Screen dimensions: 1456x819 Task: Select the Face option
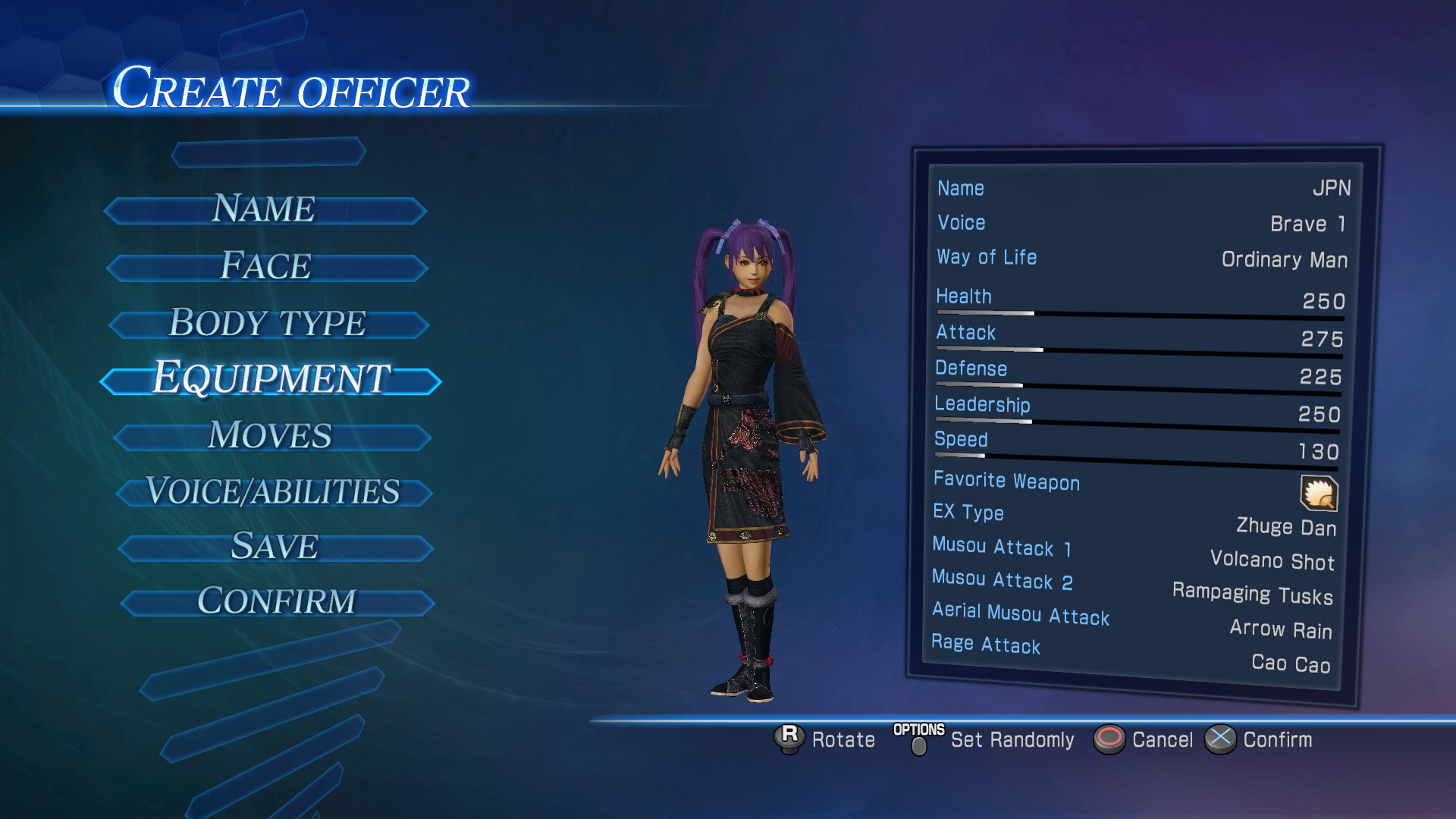coord(266,267)
